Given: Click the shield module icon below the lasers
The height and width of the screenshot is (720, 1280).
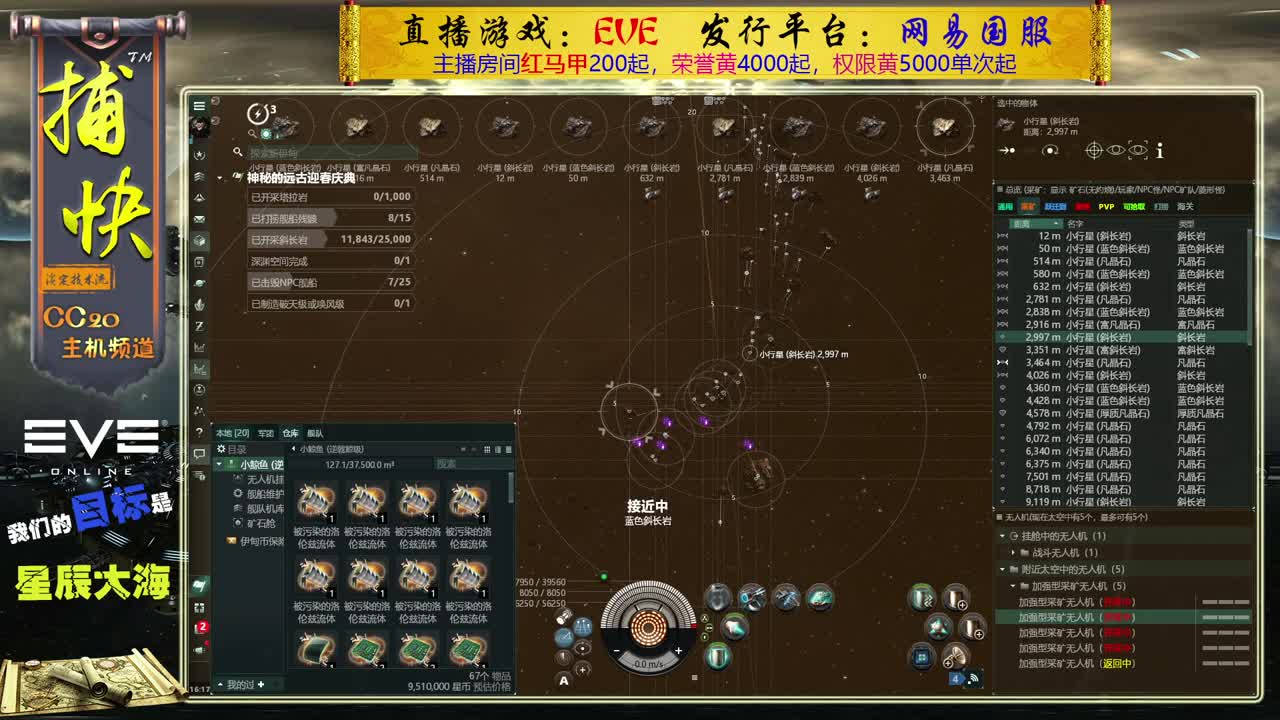Looking at the screenshot, I should click(719, 656).
